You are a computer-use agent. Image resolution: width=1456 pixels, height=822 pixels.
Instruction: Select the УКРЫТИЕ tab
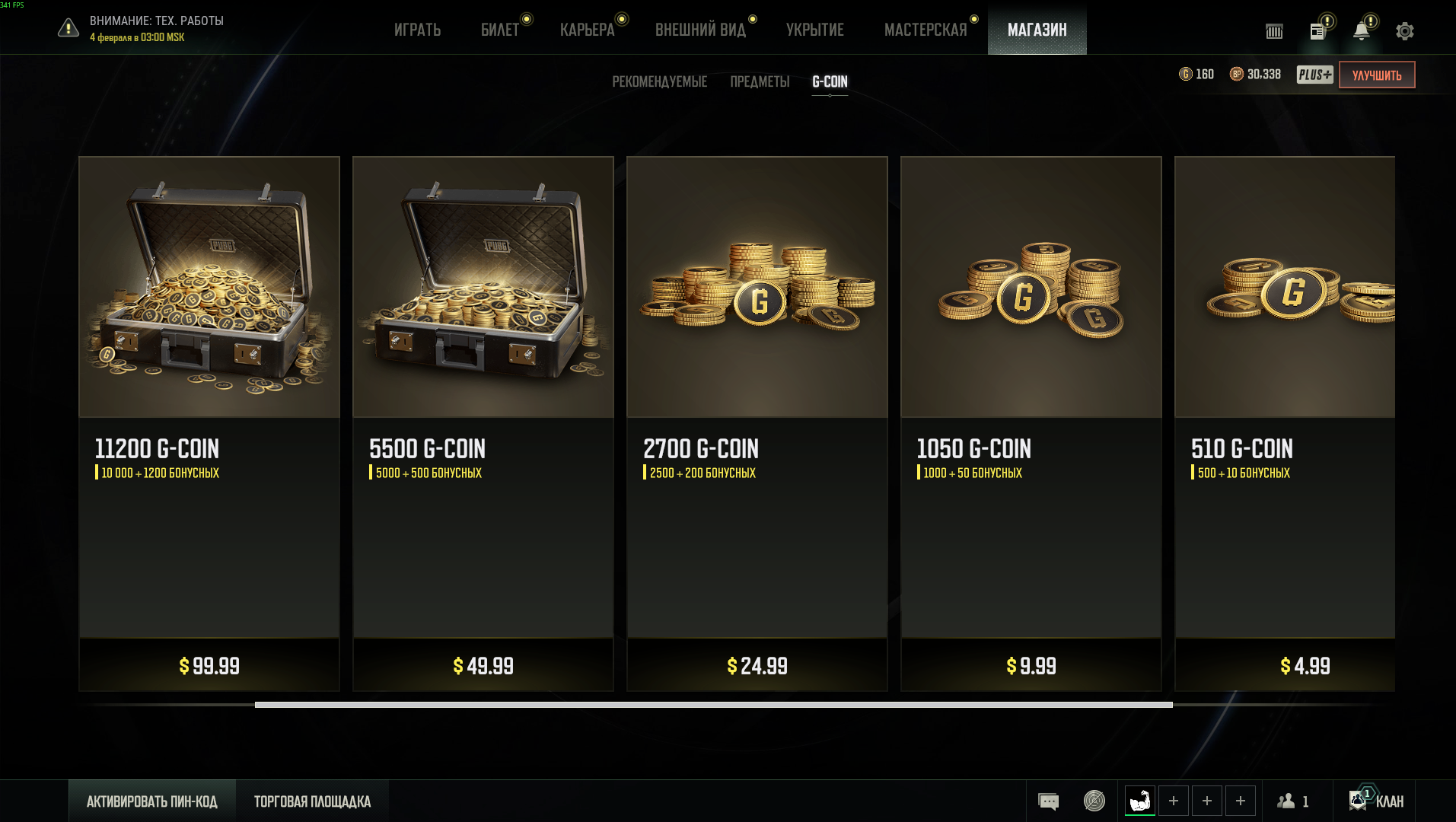point(814,30)
